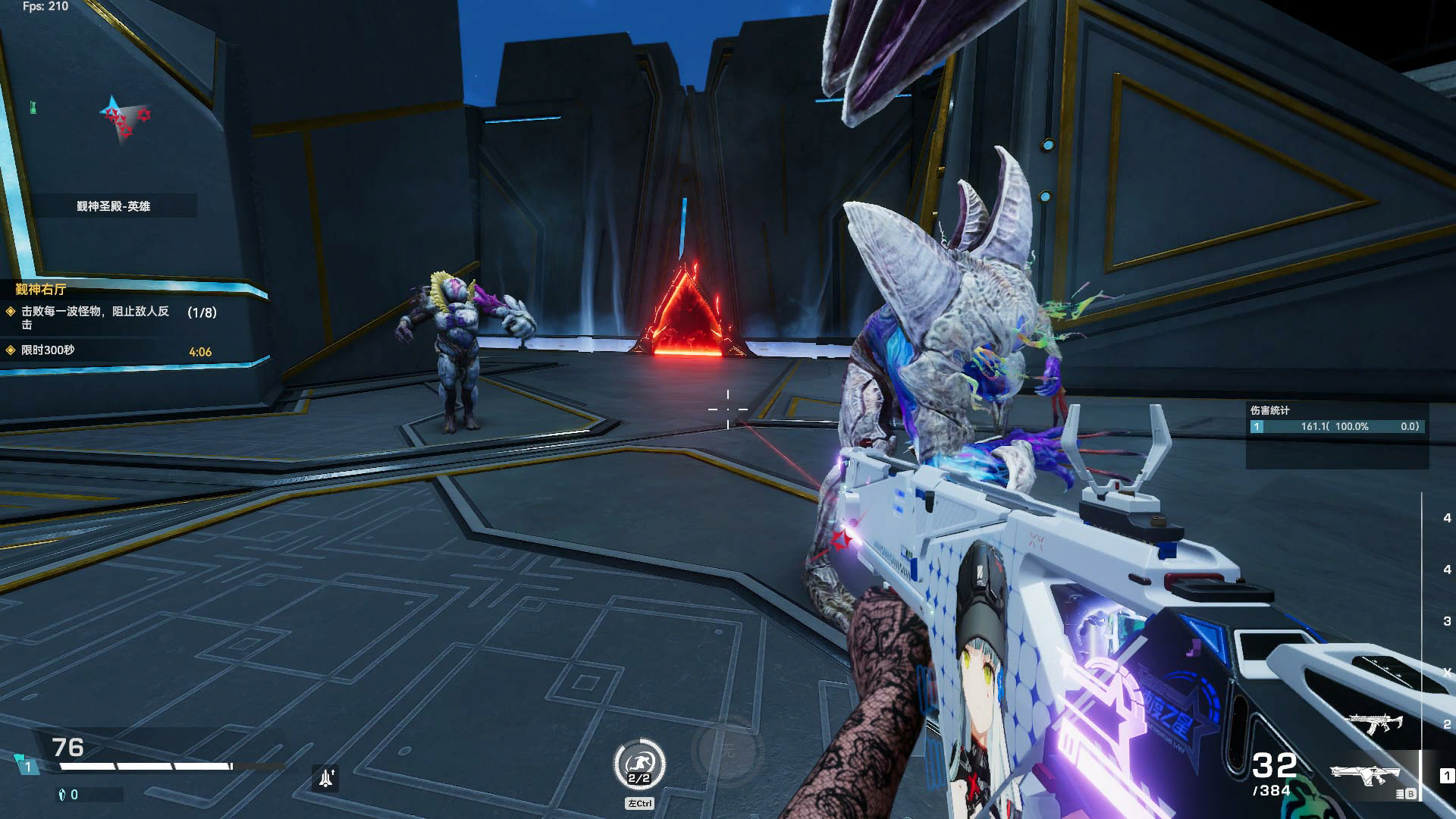The height and width of the screenshot is (819, 1456).
Task: Switch to the upper rifle weapon icon
Action: click(x=1373, y=723)
